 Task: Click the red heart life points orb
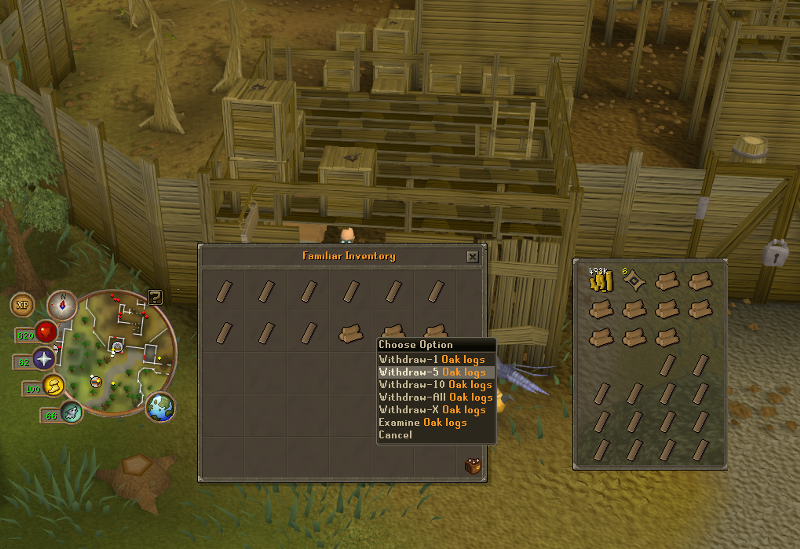[x=44, y=332]
